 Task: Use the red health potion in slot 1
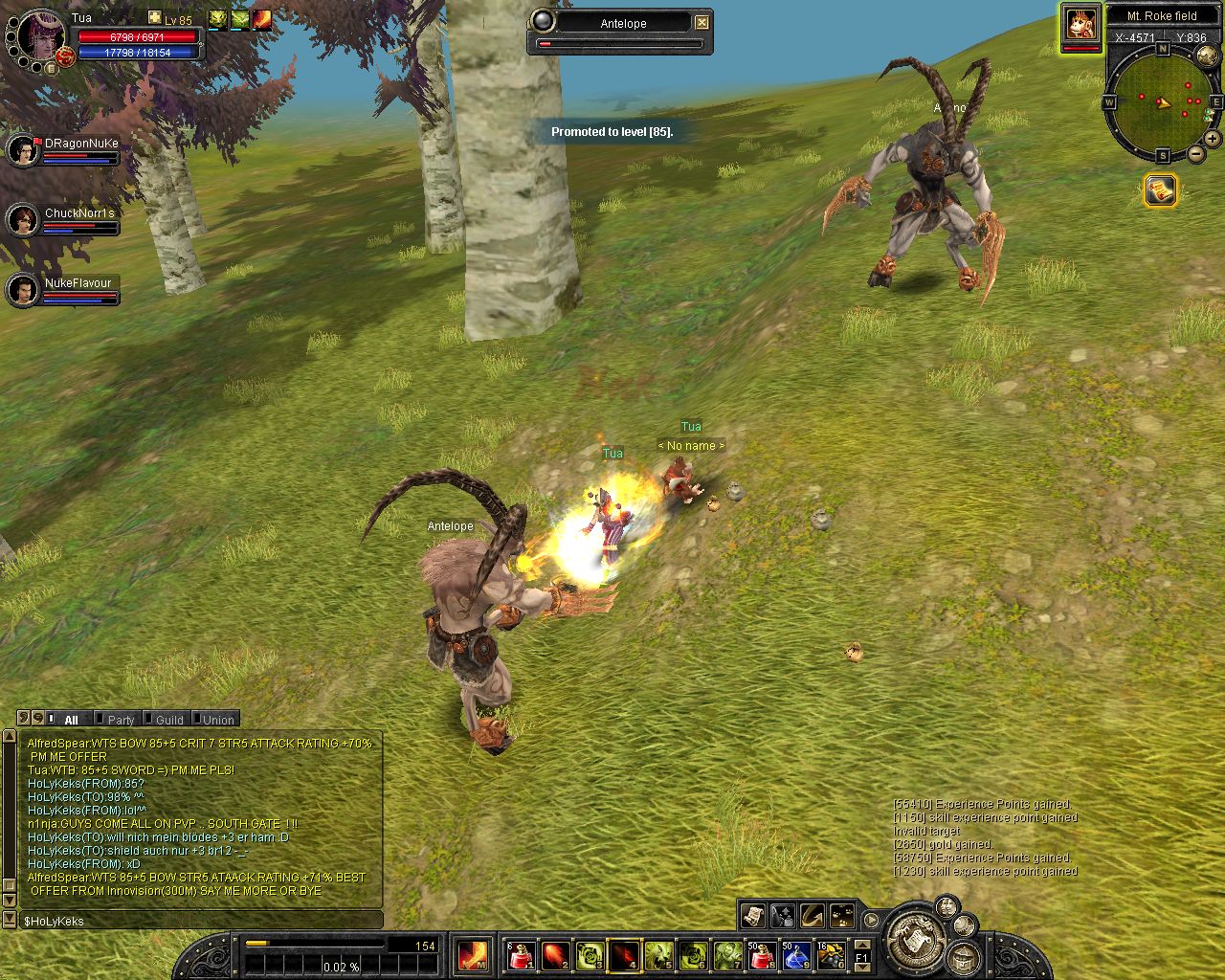520,955
